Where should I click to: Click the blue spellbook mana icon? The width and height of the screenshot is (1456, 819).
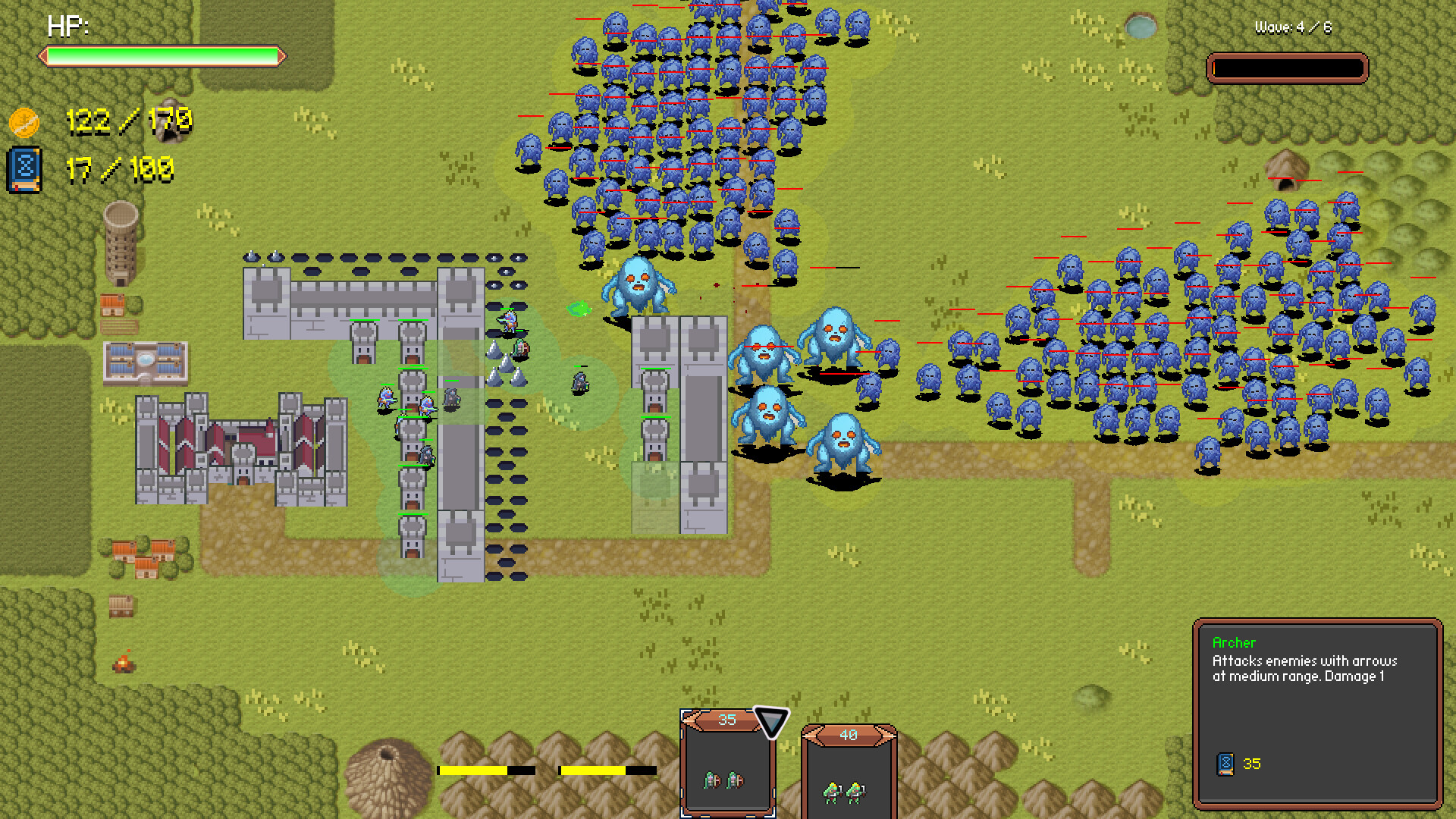[24, 168]
